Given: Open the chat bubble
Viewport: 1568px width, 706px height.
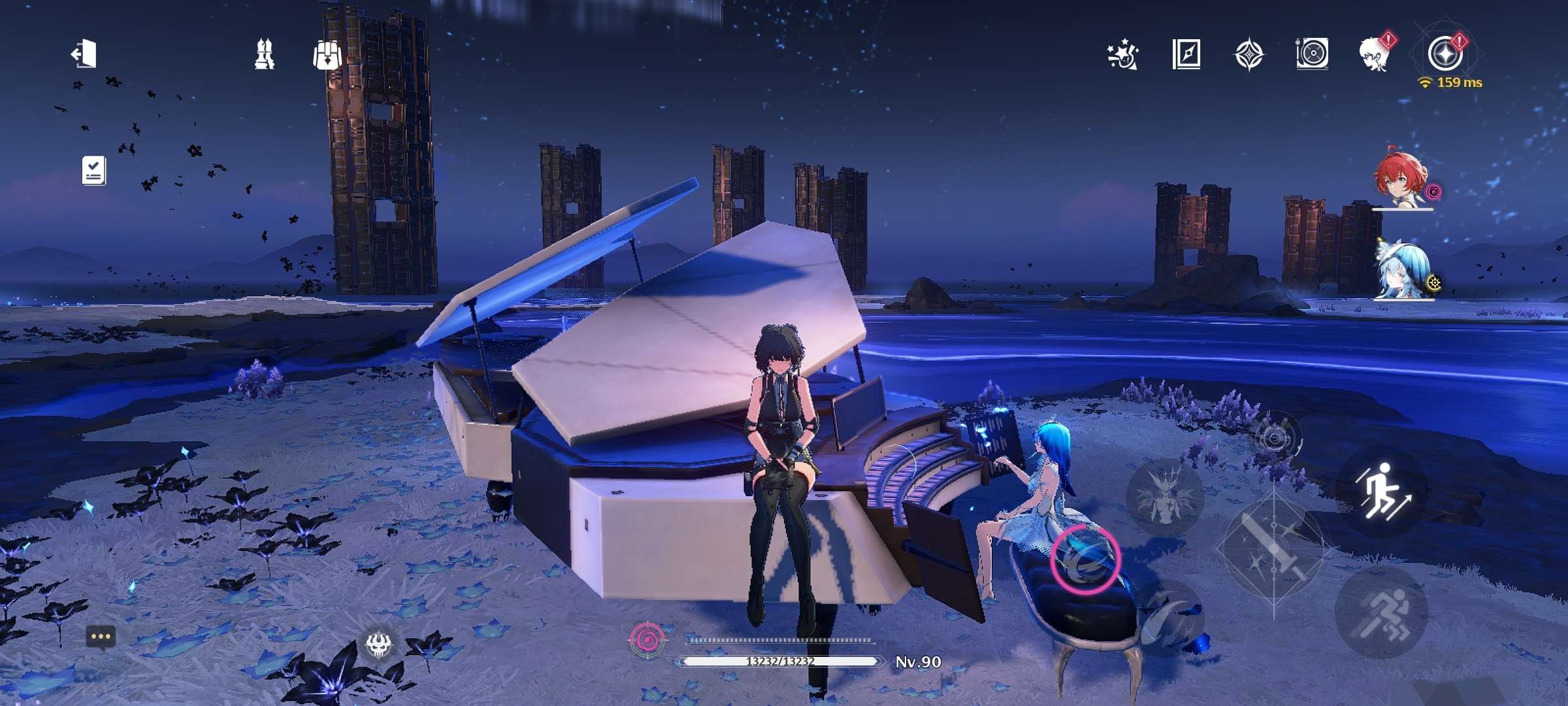Looking at the screenshot, I should point(101,636).
